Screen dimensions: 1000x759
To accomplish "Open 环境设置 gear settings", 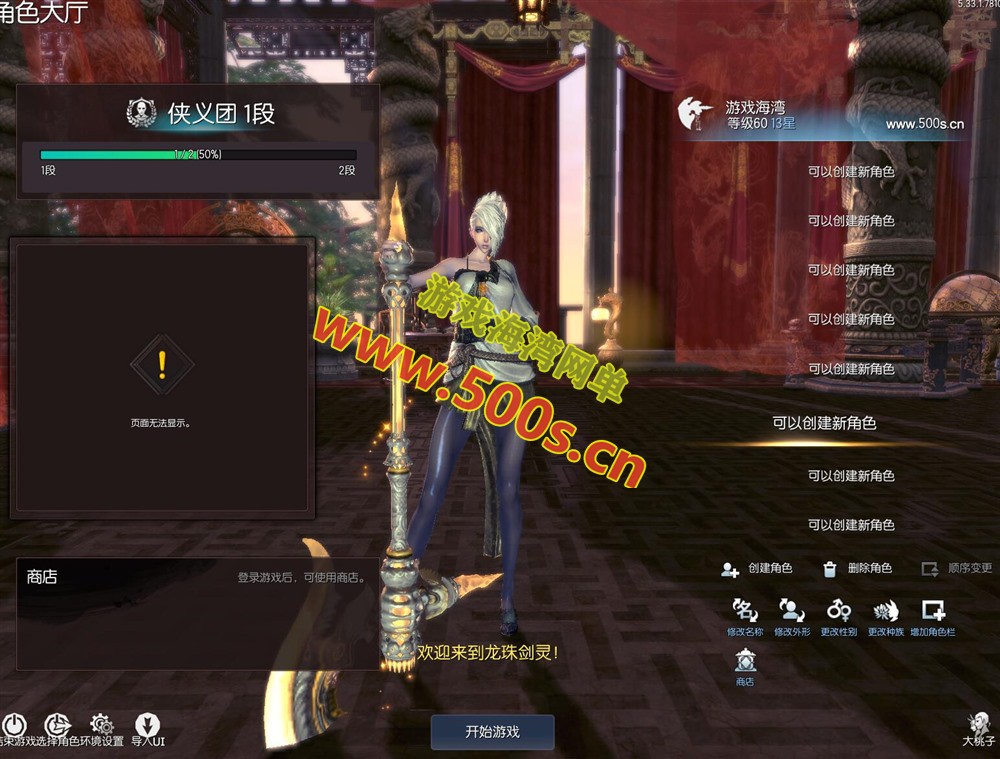I will [x=102, y=725].
